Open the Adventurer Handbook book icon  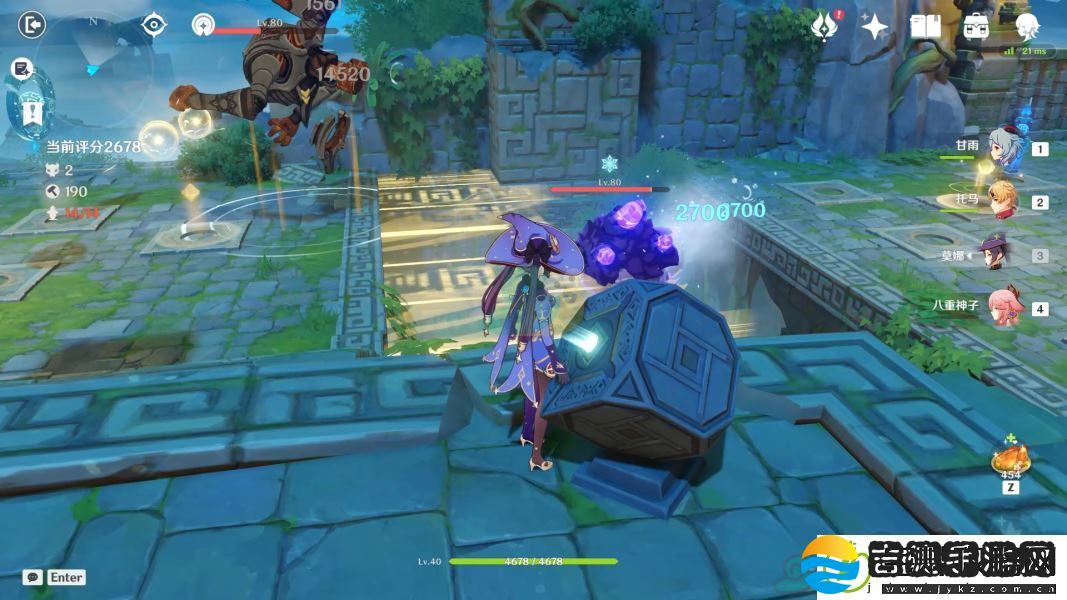coord(925,27)
